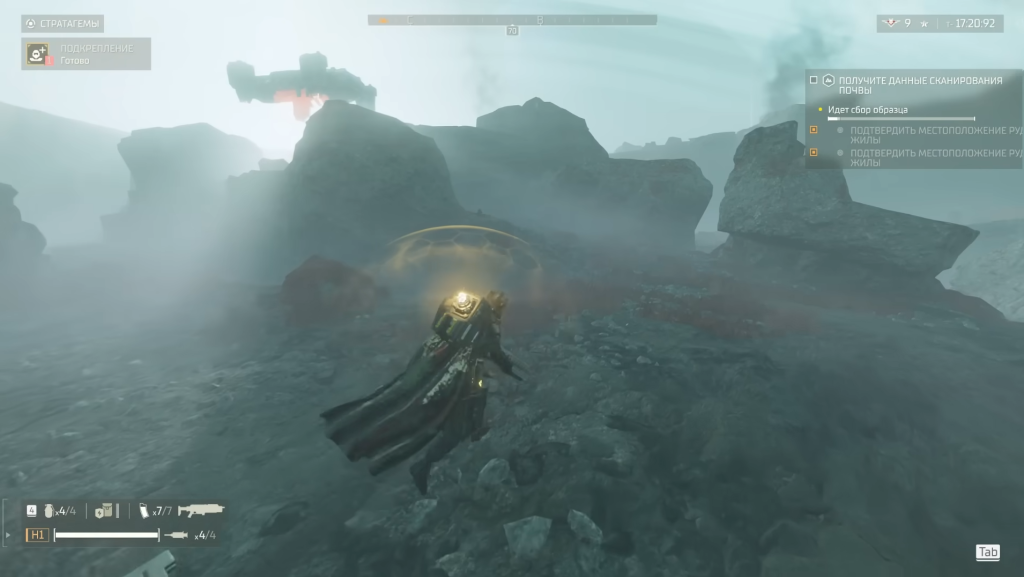The height and width of the screenshot is (577, 1024).
Task: Choose the shield backpack icon
Action: coord(103,511)
